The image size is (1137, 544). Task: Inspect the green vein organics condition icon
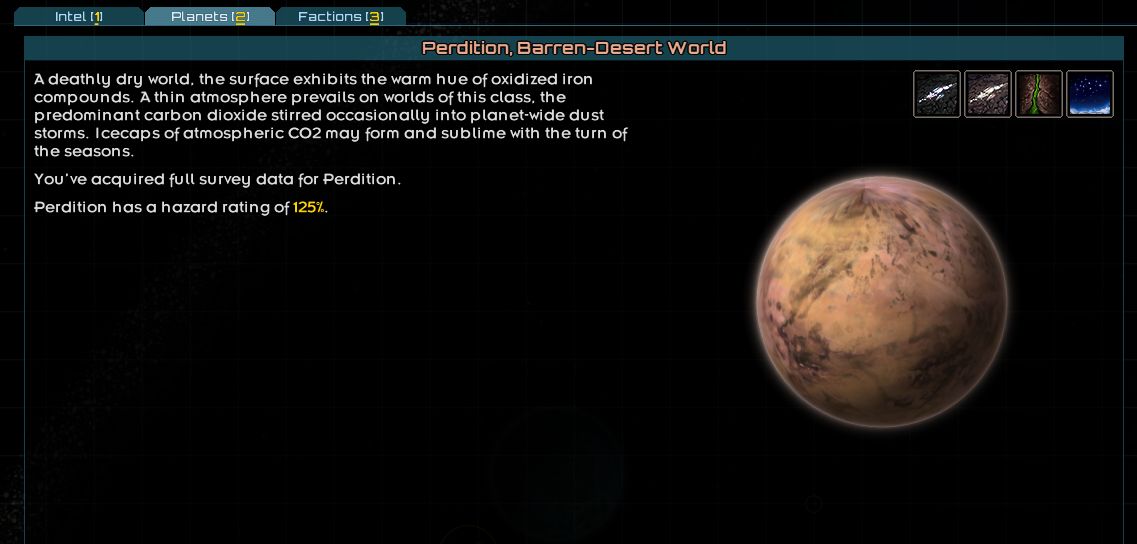point(1039,94)
